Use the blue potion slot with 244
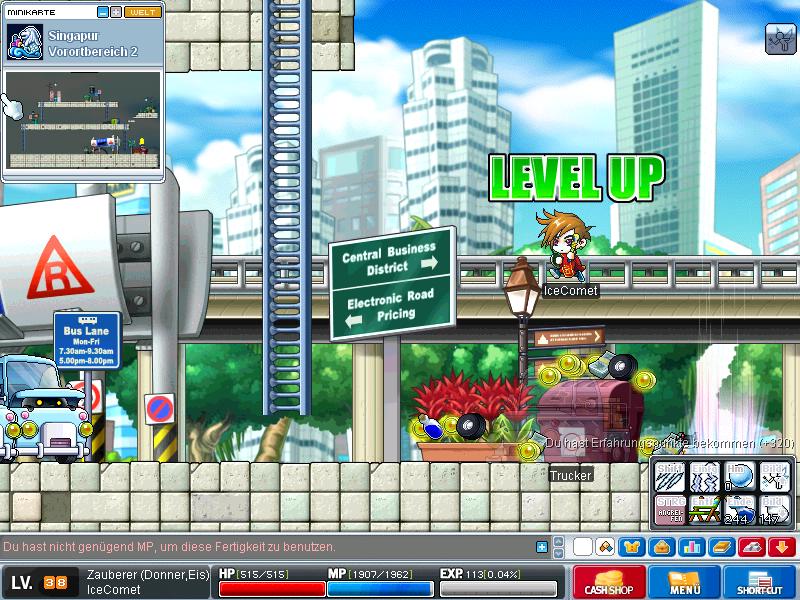This screenshot has height=600, width=800. pos(740,508)
